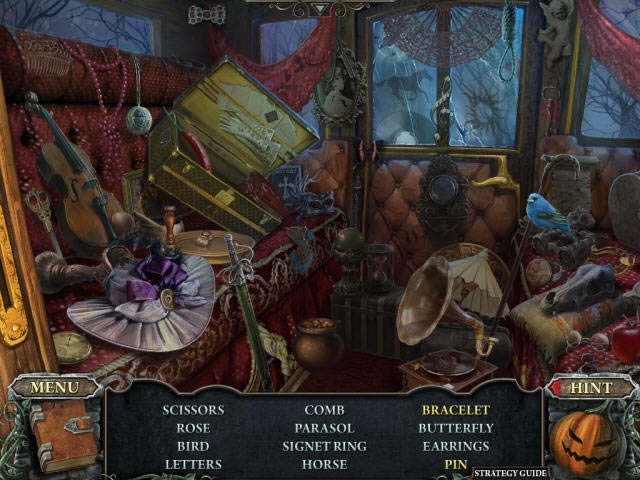Image resolution: width=640 pixels, height=480 pixels.
Task: Use the HINT button
Action: 590,387
